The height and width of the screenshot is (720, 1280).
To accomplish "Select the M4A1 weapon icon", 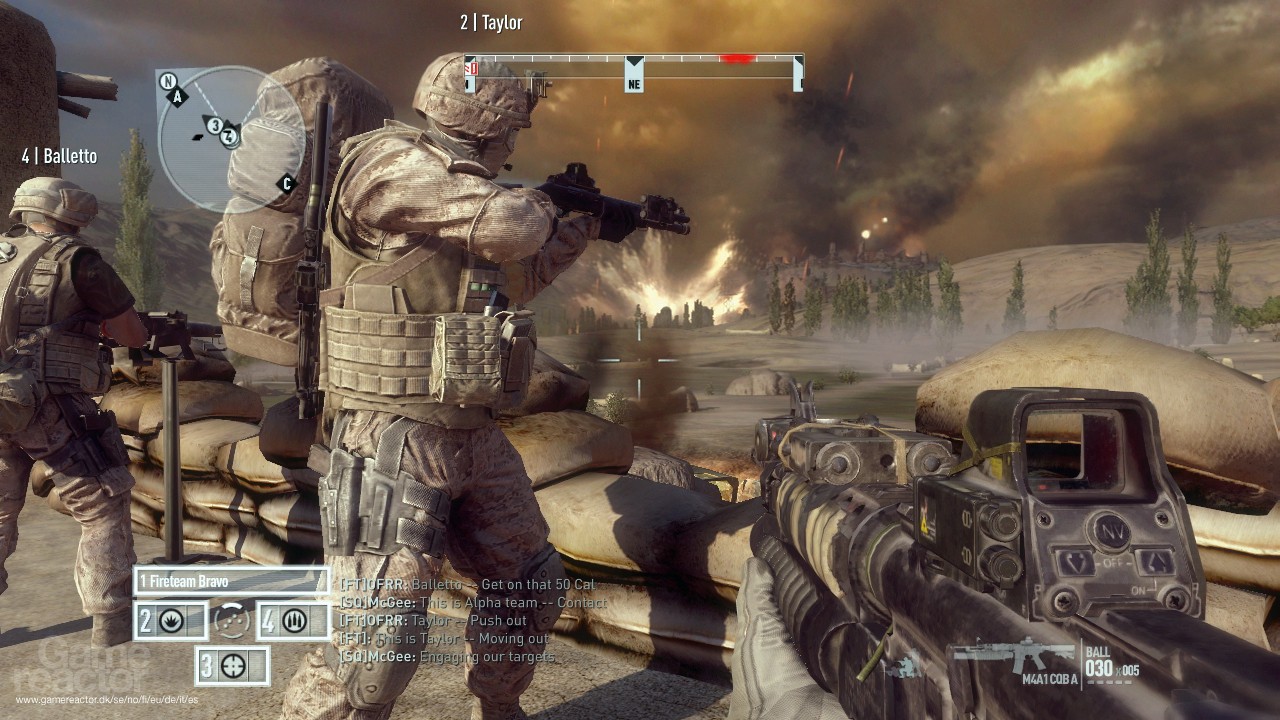I will click(x=1012, y=657).
